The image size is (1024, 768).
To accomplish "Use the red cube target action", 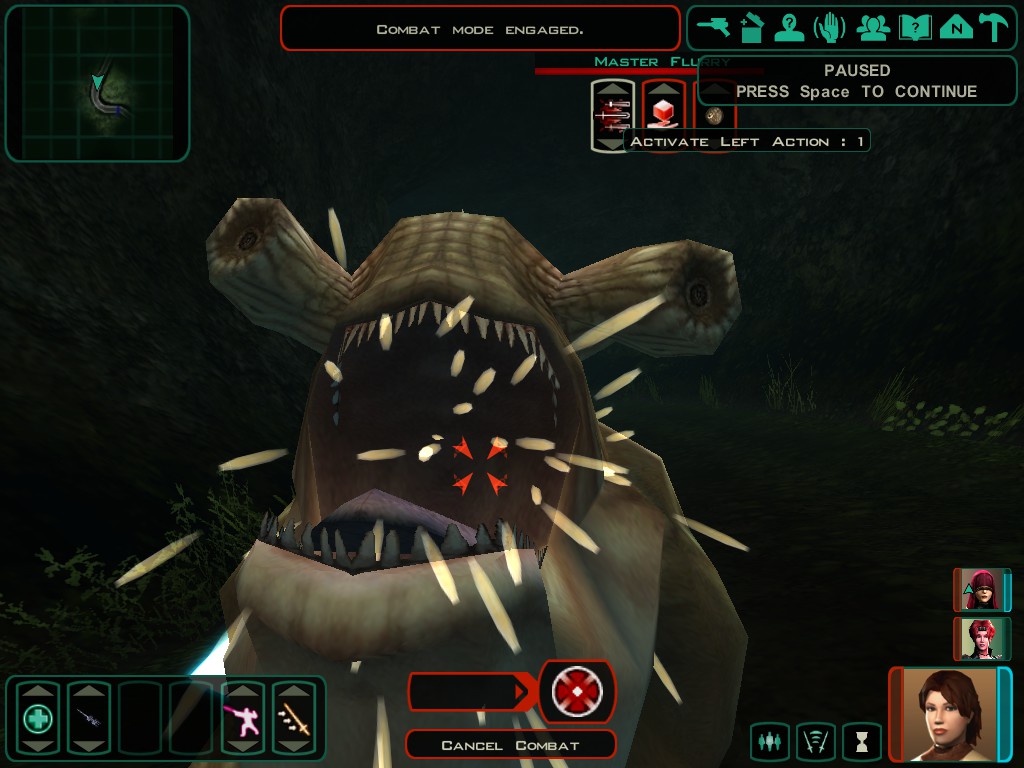I will point(663,114).
